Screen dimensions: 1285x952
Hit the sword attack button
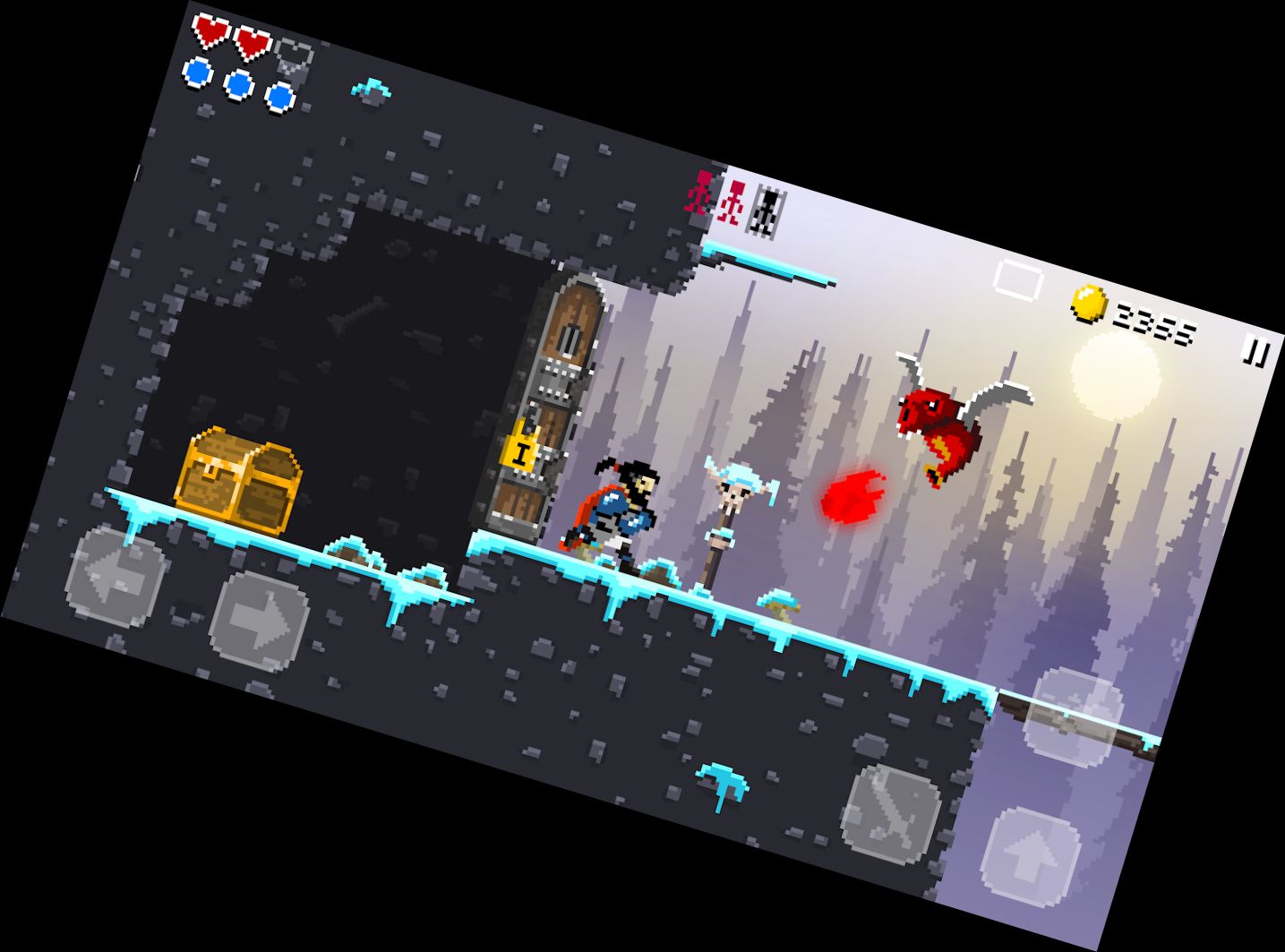[892, 811]
